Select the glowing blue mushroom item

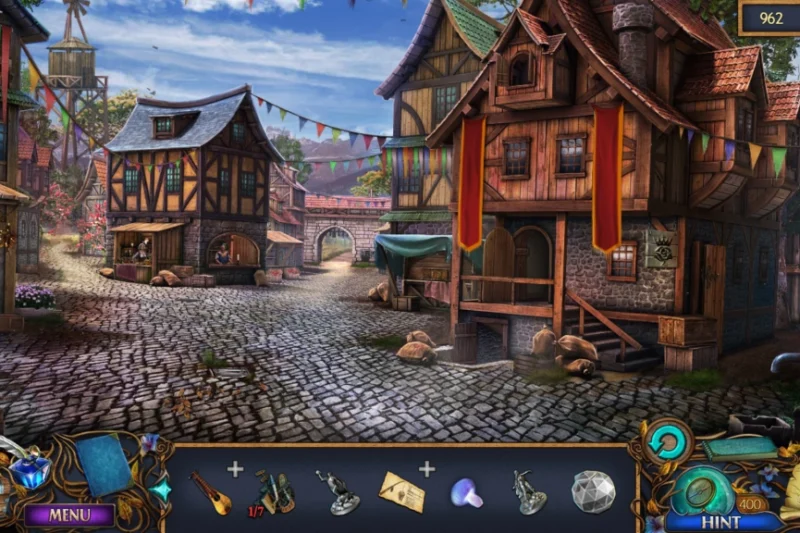point(466,492)
